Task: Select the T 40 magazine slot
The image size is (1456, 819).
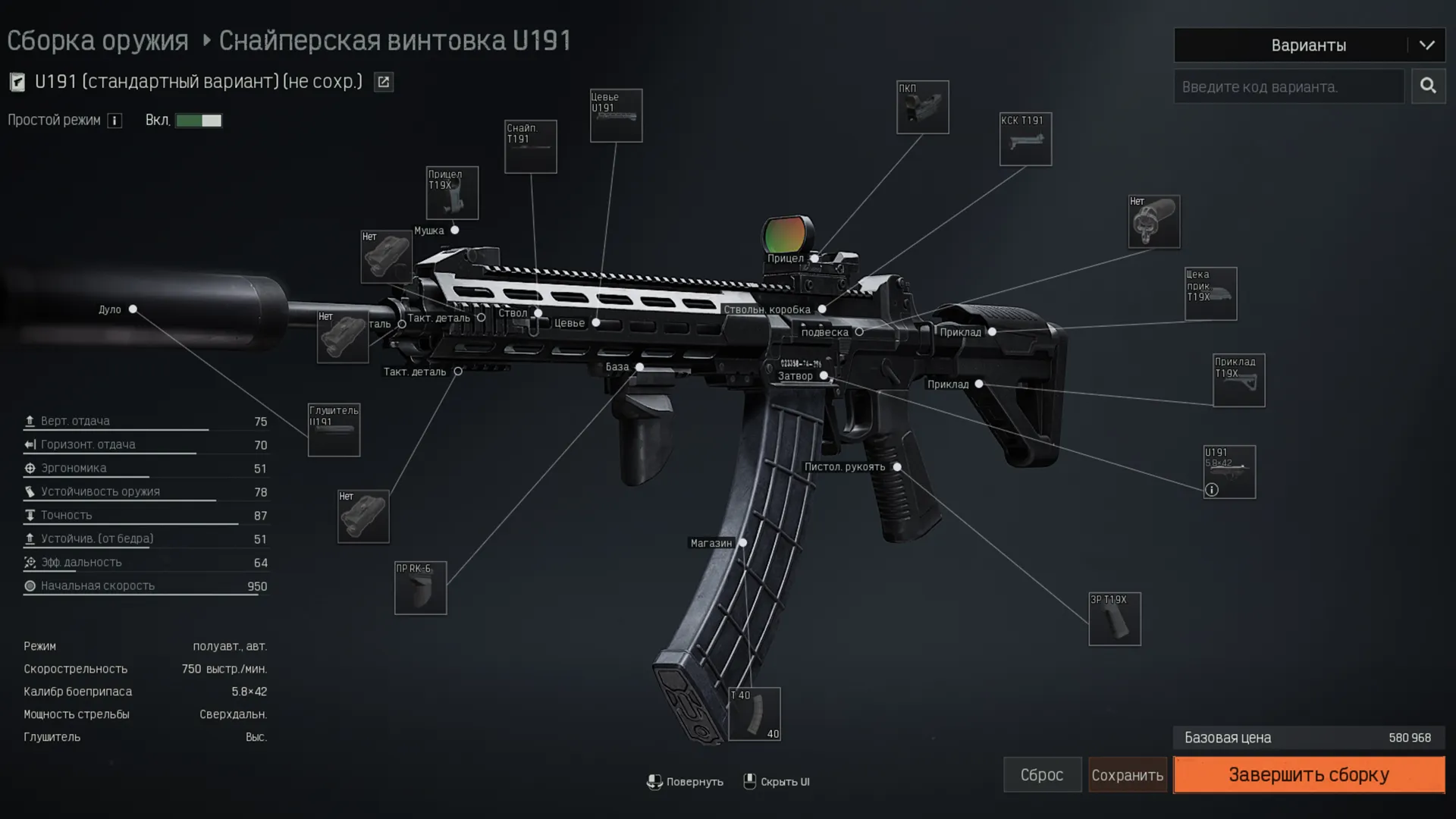Action: coord(754,714)
